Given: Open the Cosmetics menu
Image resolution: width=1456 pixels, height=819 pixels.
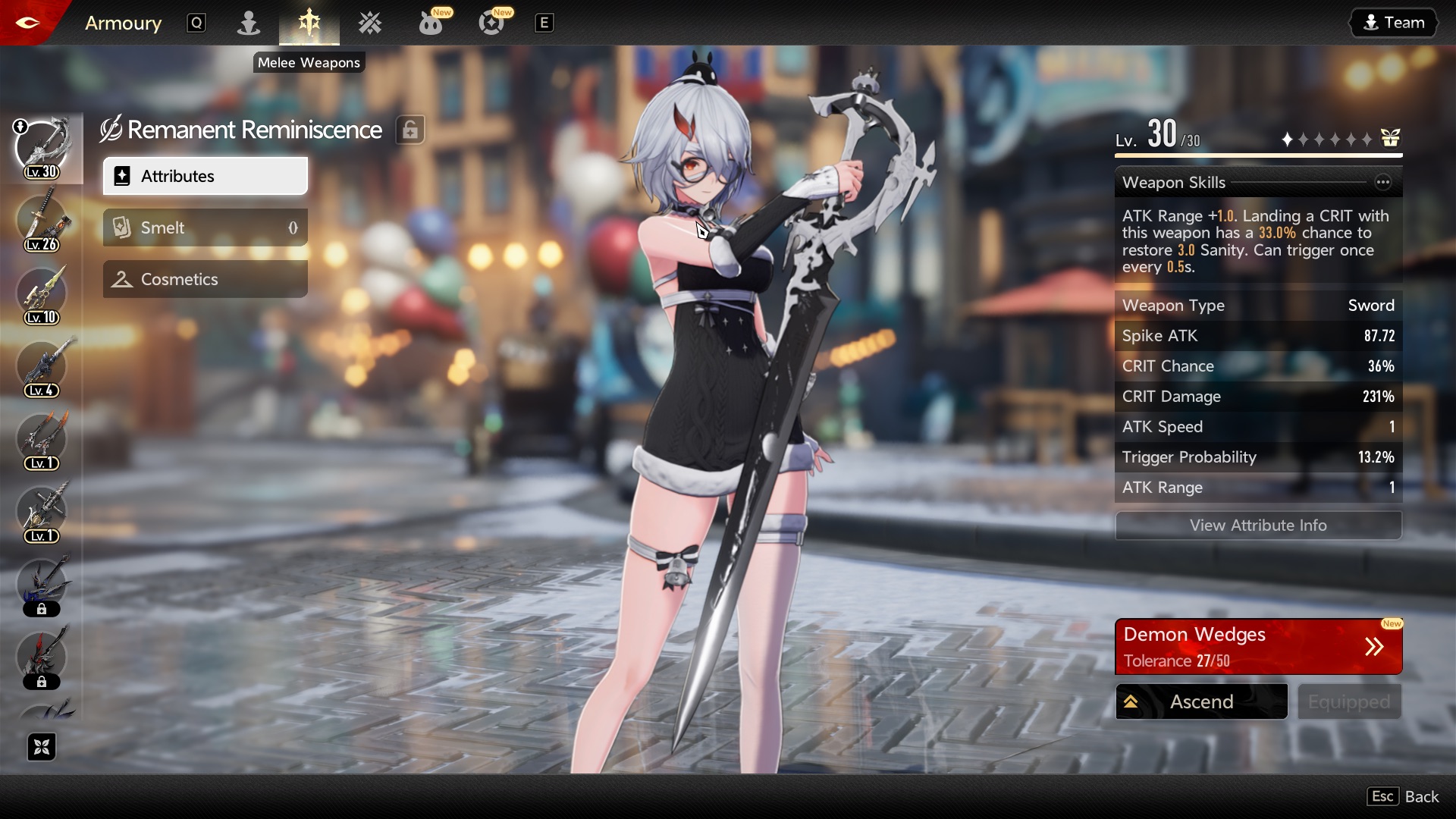Looking at the screenshot, I should (x=205, y=279).
